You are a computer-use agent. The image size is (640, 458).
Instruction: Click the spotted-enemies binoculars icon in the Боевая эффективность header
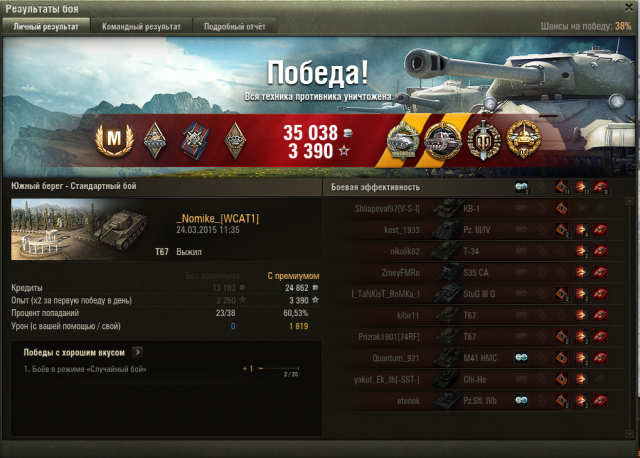click(x=521, y=187)
